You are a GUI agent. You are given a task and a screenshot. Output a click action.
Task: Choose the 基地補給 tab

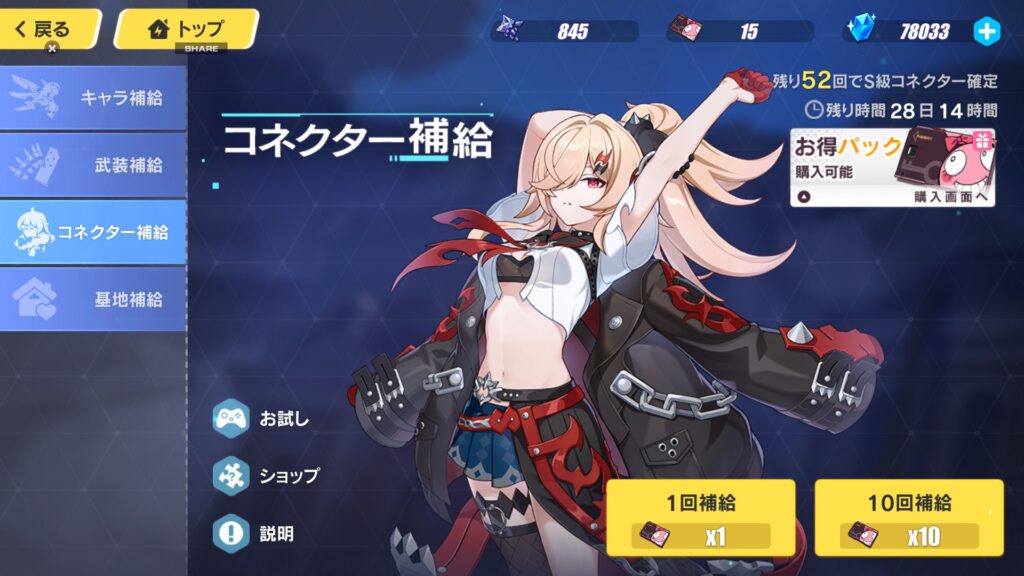[93, 299]
